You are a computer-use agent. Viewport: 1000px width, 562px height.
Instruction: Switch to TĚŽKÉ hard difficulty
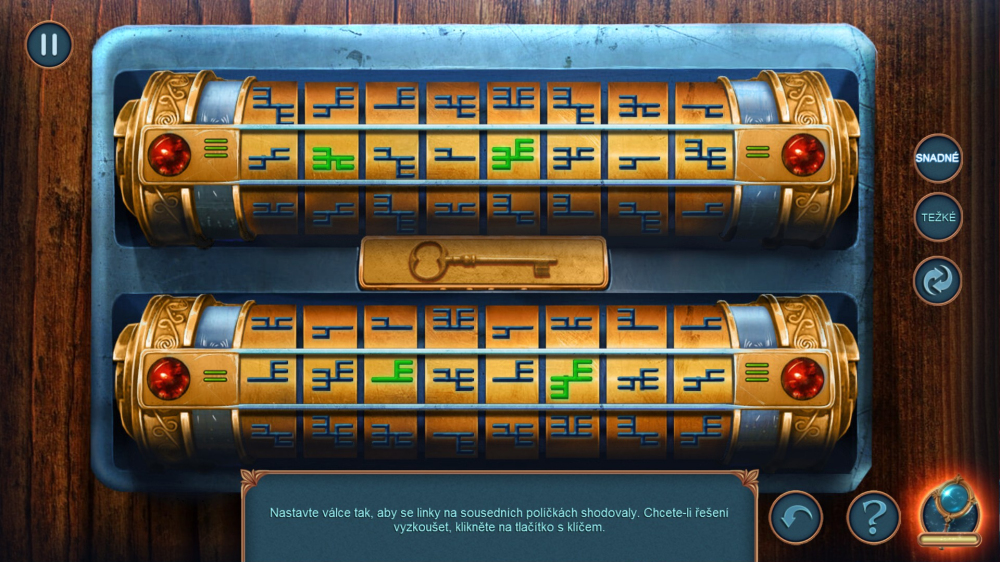pos(937,217)
